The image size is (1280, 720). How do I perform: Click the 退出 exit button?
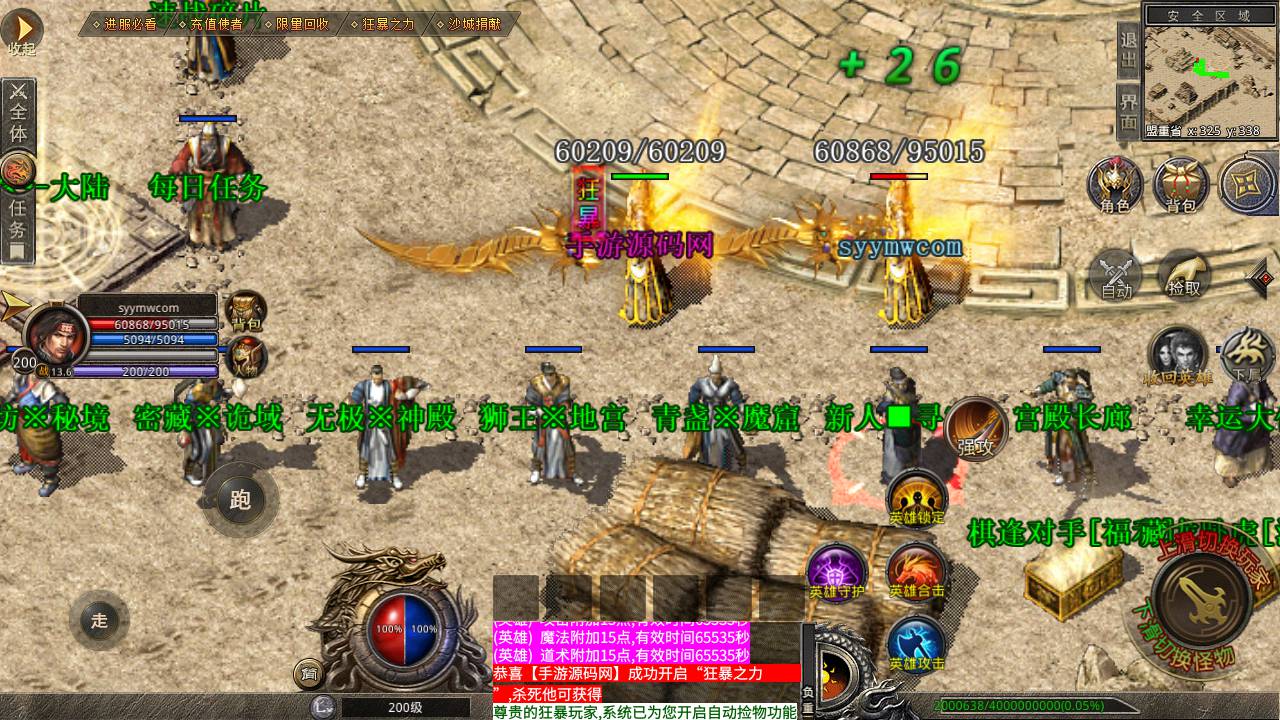(x=1128, y=49)
